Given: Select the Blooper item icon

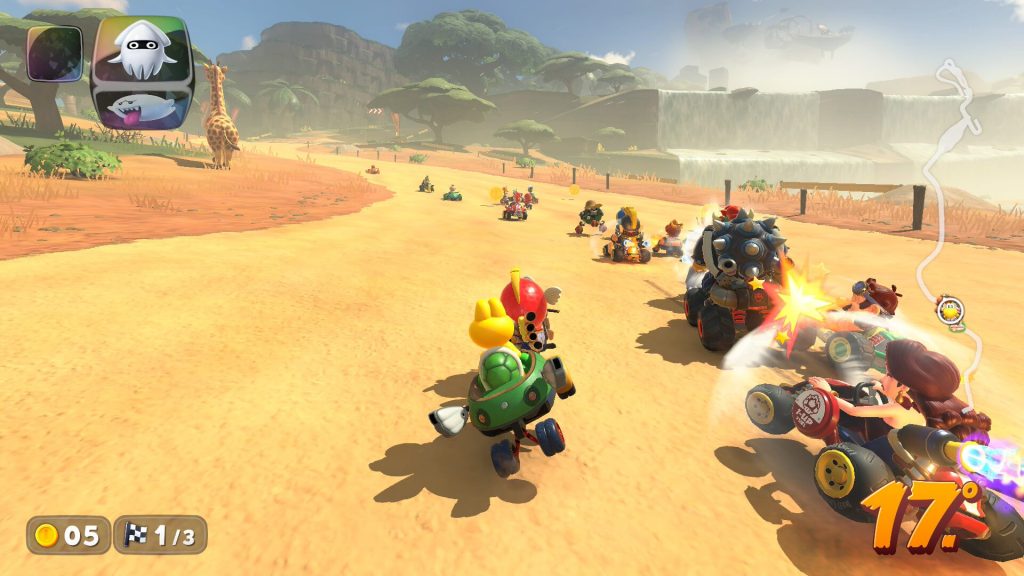Looking at the screenshot, I should (141, 50).
